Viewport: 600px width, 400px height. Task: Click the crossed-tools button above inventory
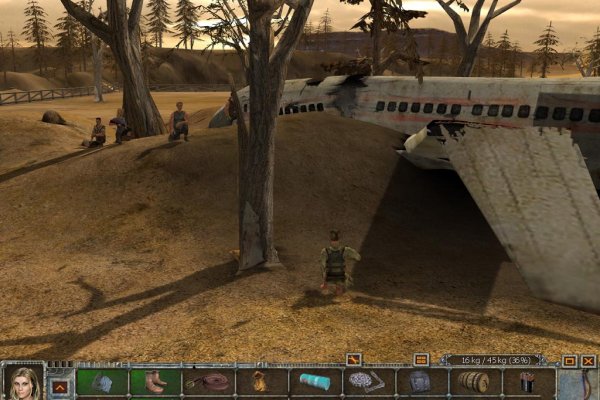(x=353, y=359)
